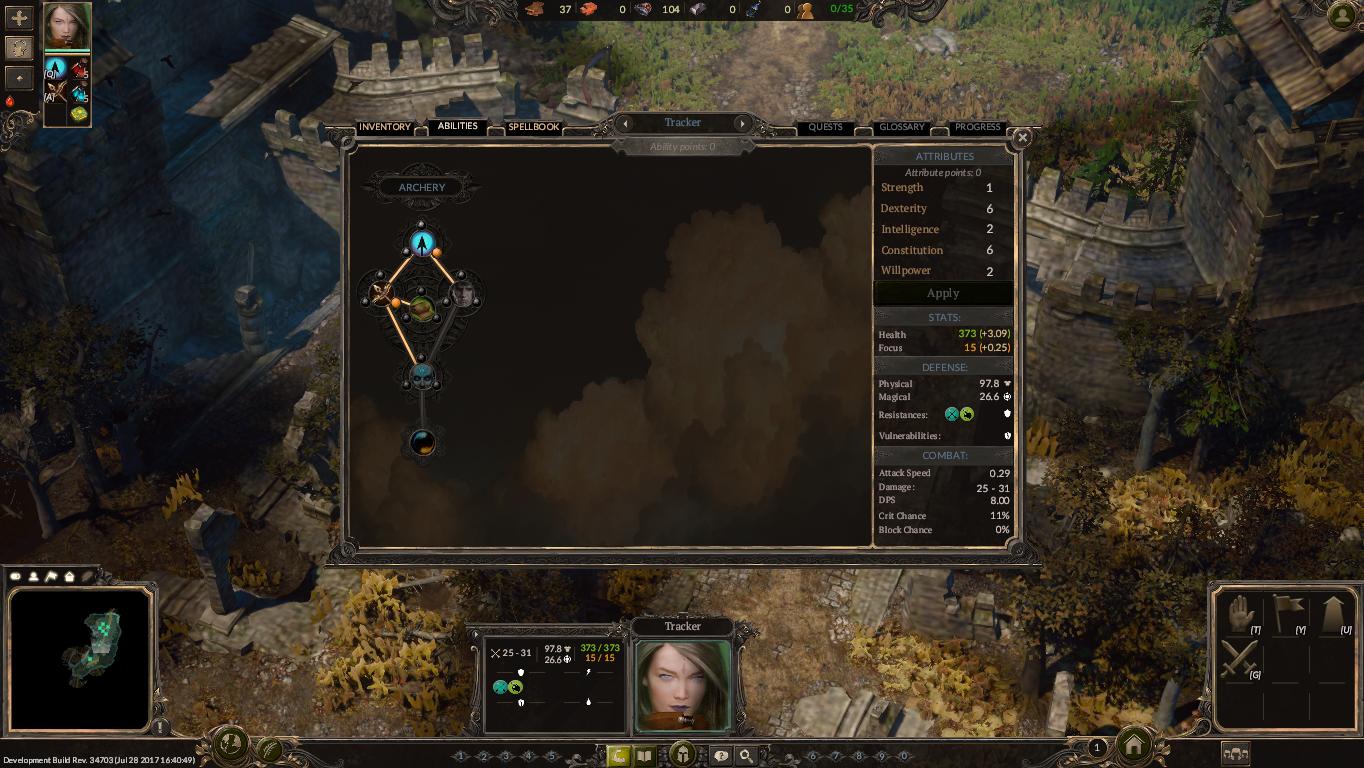Image resolution: width=1364 pixels, height=768 pixels.
Task: Switch to the Inventory tab
Action: pyautogui.click(x=385, y=127)
